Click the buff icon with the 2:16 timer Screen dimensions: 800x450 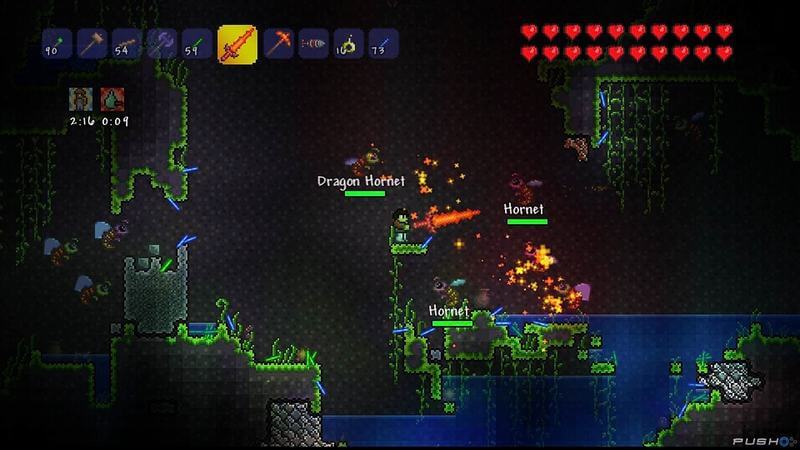(x=80, y=99)
